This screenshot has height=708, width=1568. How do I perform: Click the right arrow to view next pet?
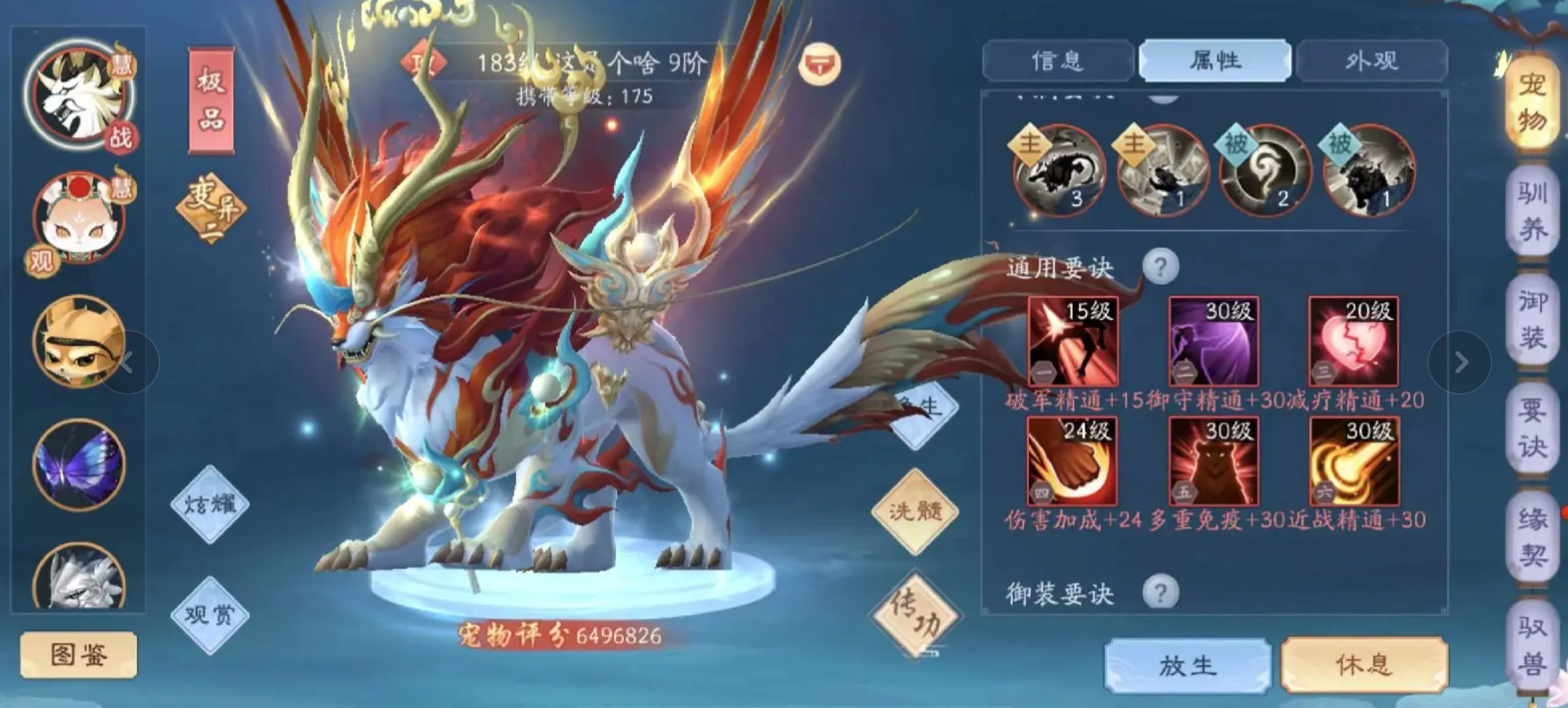coord(1463,360)
